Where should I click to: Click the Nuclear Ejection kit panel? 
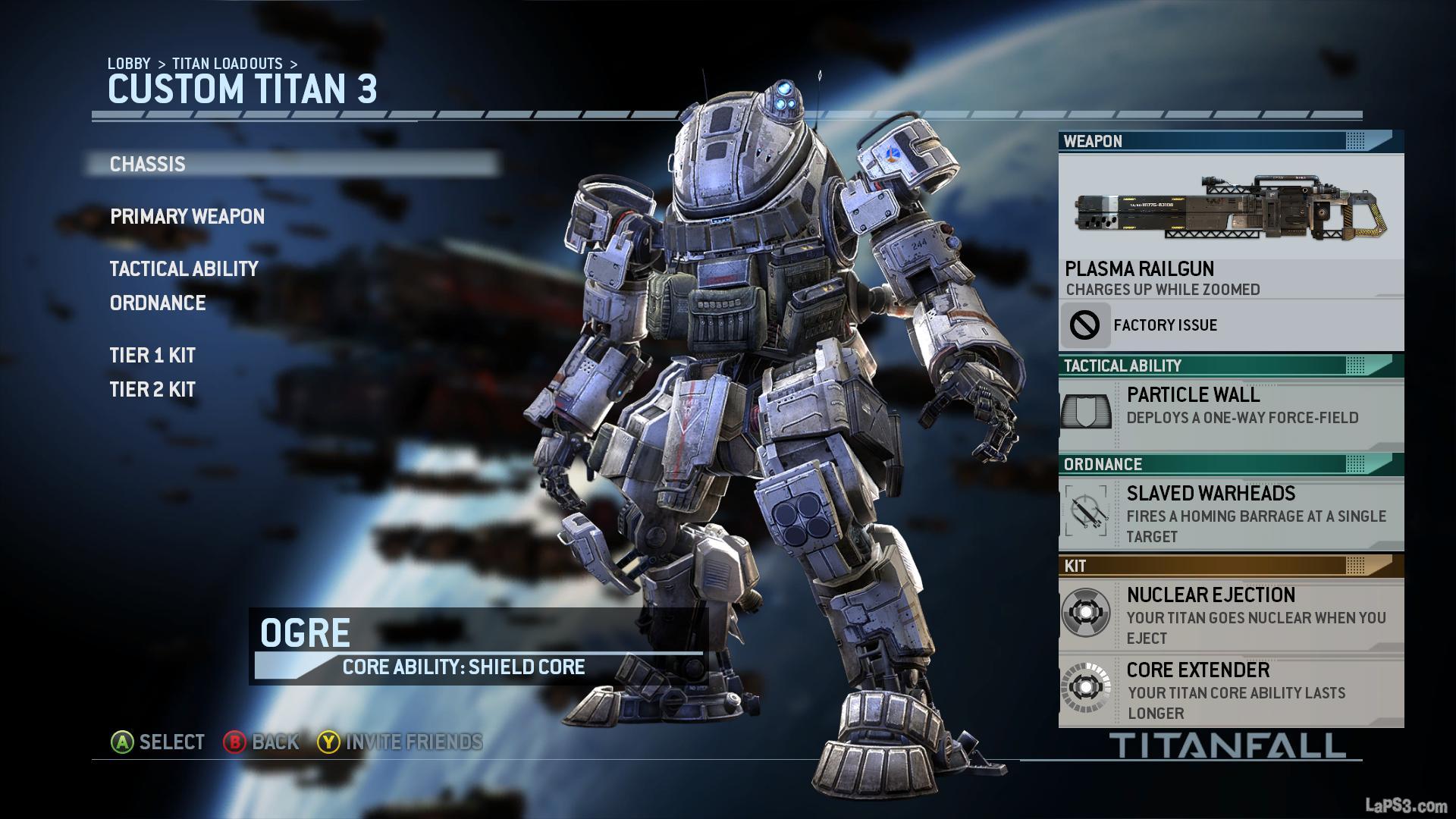pyautogui.click(x=1230, y=615)
